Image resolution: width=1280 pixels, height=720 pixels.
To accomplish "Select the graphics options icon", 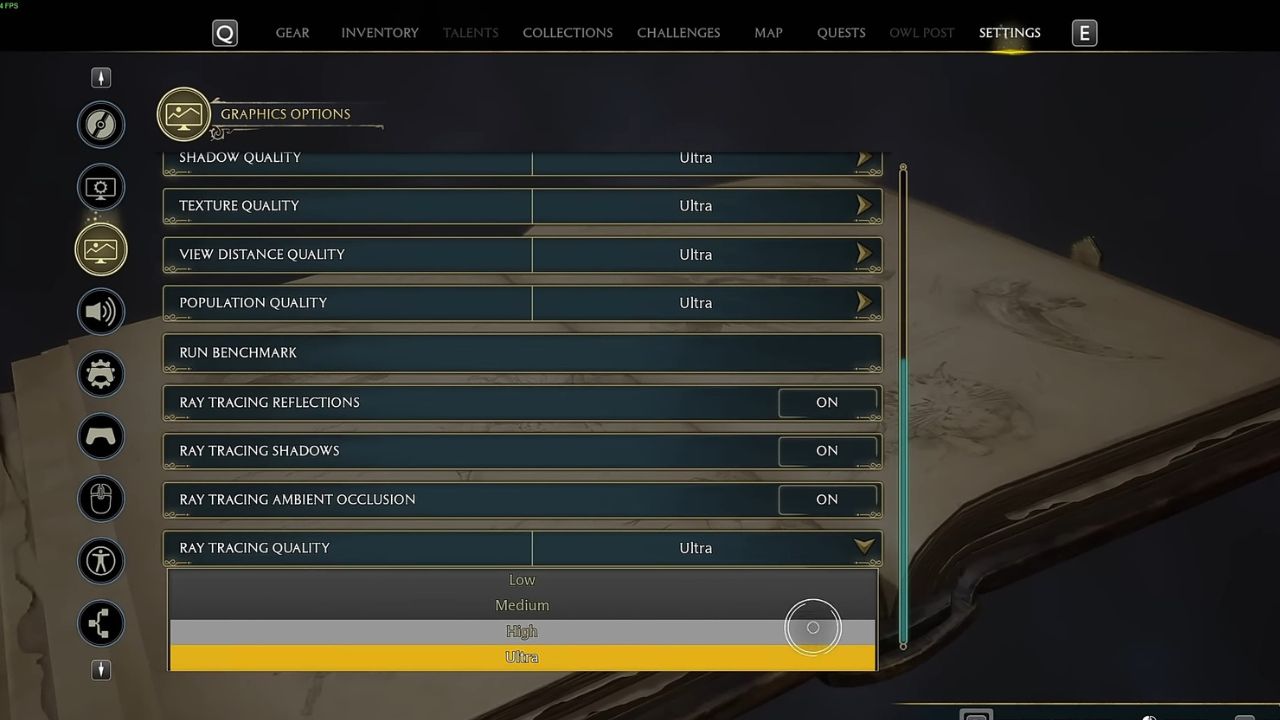I will (100, 249).
